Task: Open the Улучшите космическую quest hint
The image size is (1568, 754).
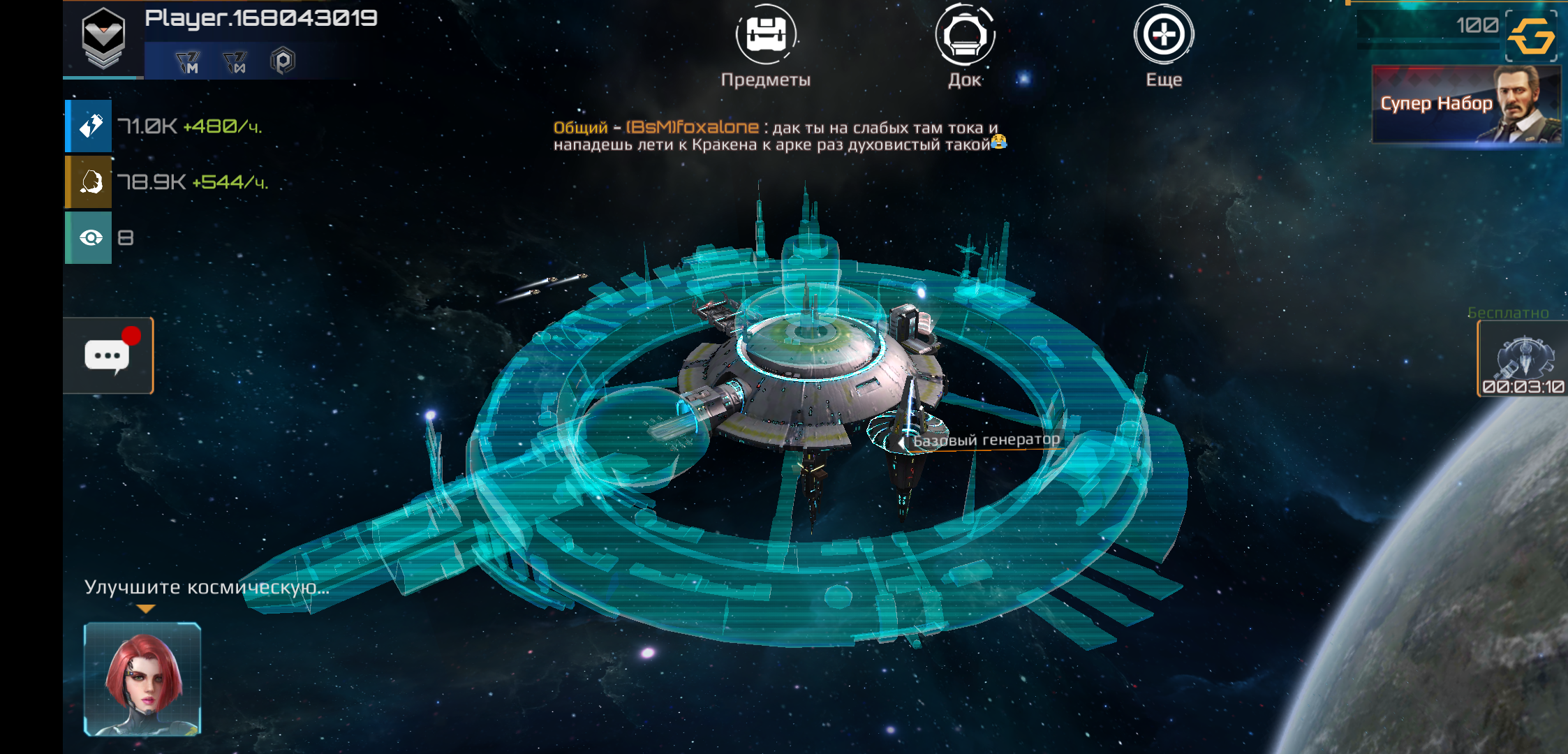Action: point(207,587)
